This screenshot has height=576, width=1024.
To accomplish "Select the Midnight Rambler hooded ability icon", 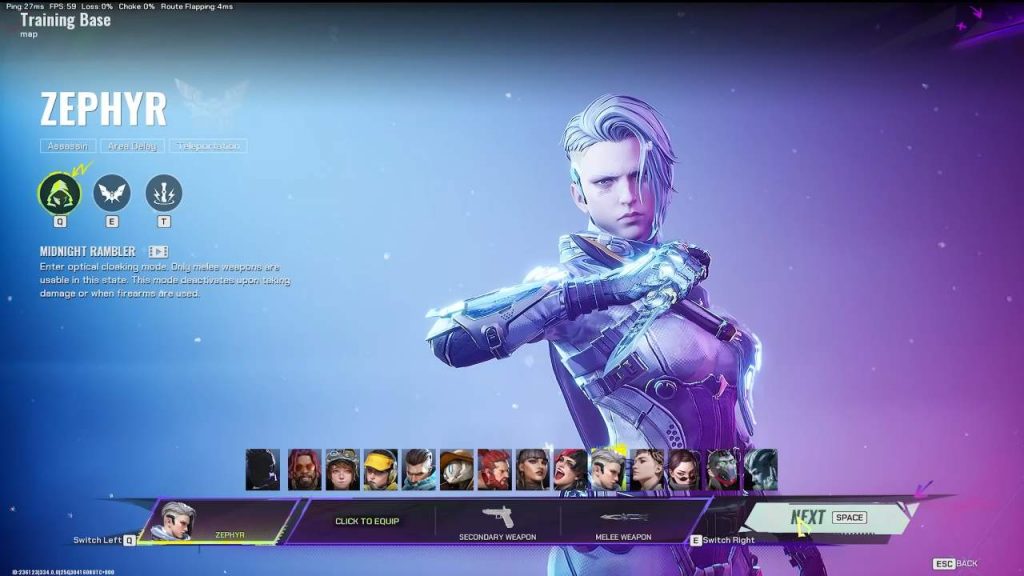I will click(x=59, y=192).
